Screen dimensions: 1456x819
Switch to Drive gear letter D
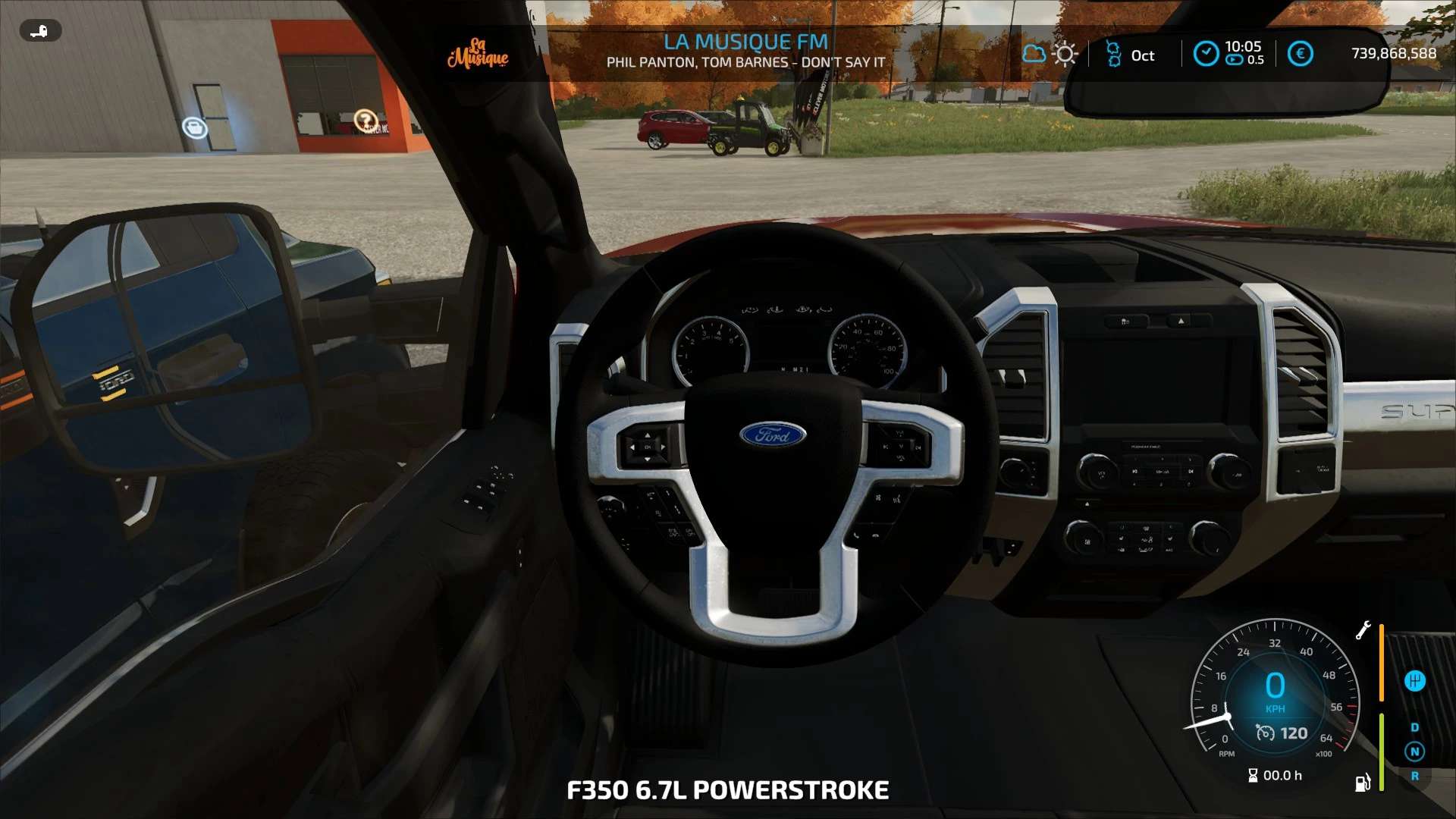[x=1414, y=727]
